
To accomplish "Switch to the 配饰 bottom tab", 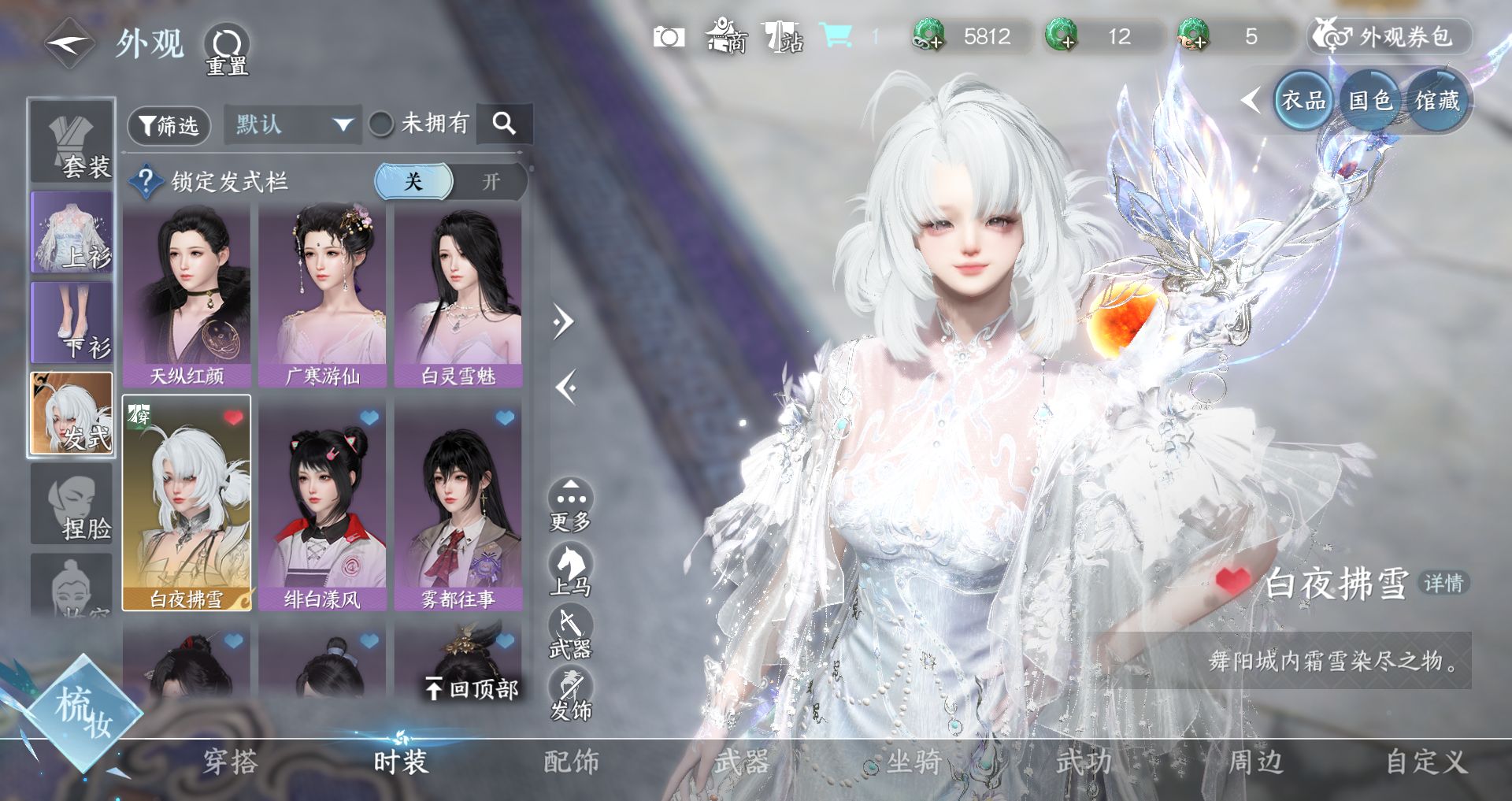I will point(571,762).
